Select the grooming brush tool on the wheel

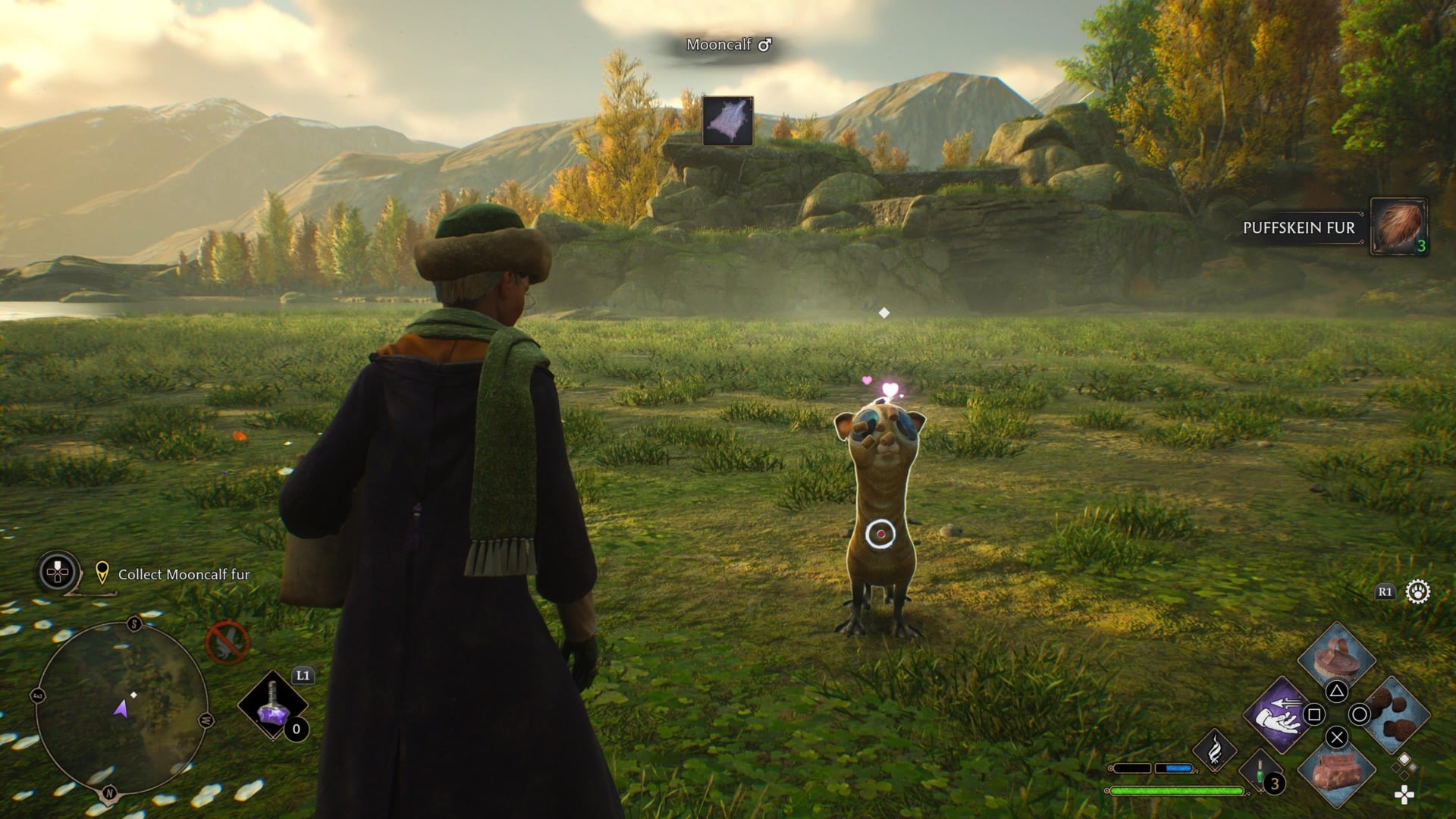(x=1336, y=661)
